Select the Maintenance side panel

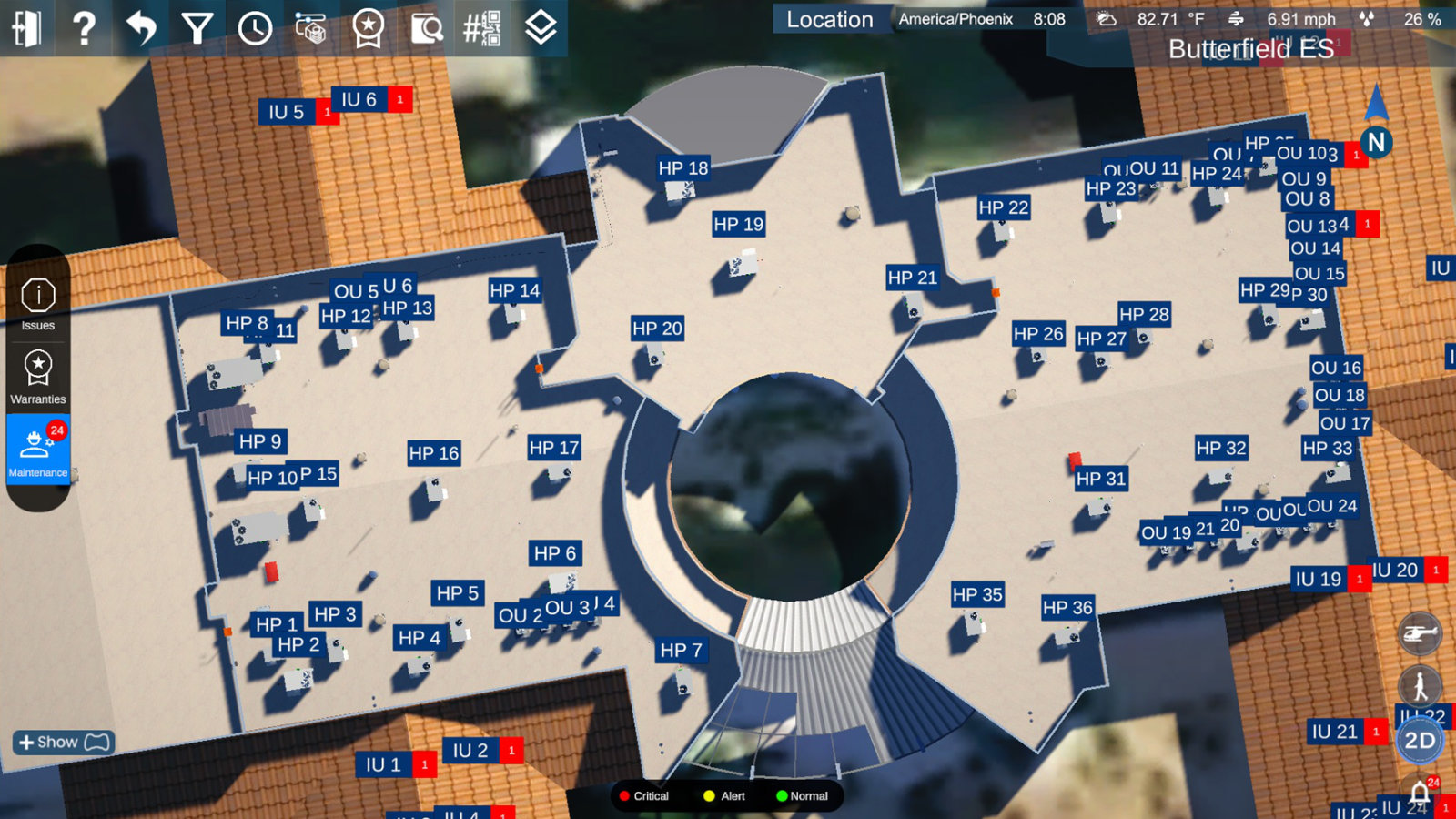(x=38, y=450)
